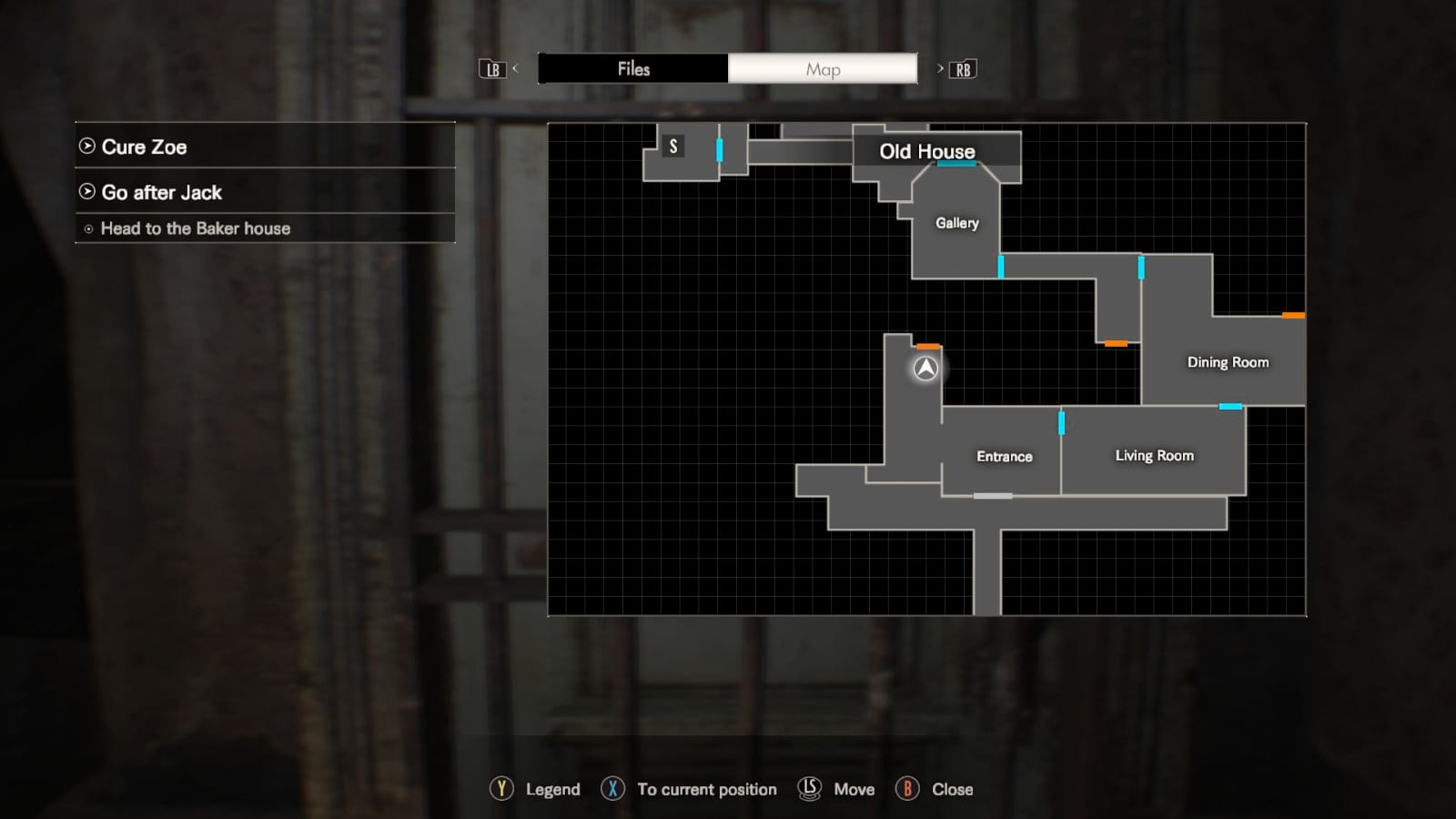Image resolution: width=1456 pixels, height=819 pixels.
Task: Click the blue door marker below the Gallery
Action: (x=1001, y=265)
